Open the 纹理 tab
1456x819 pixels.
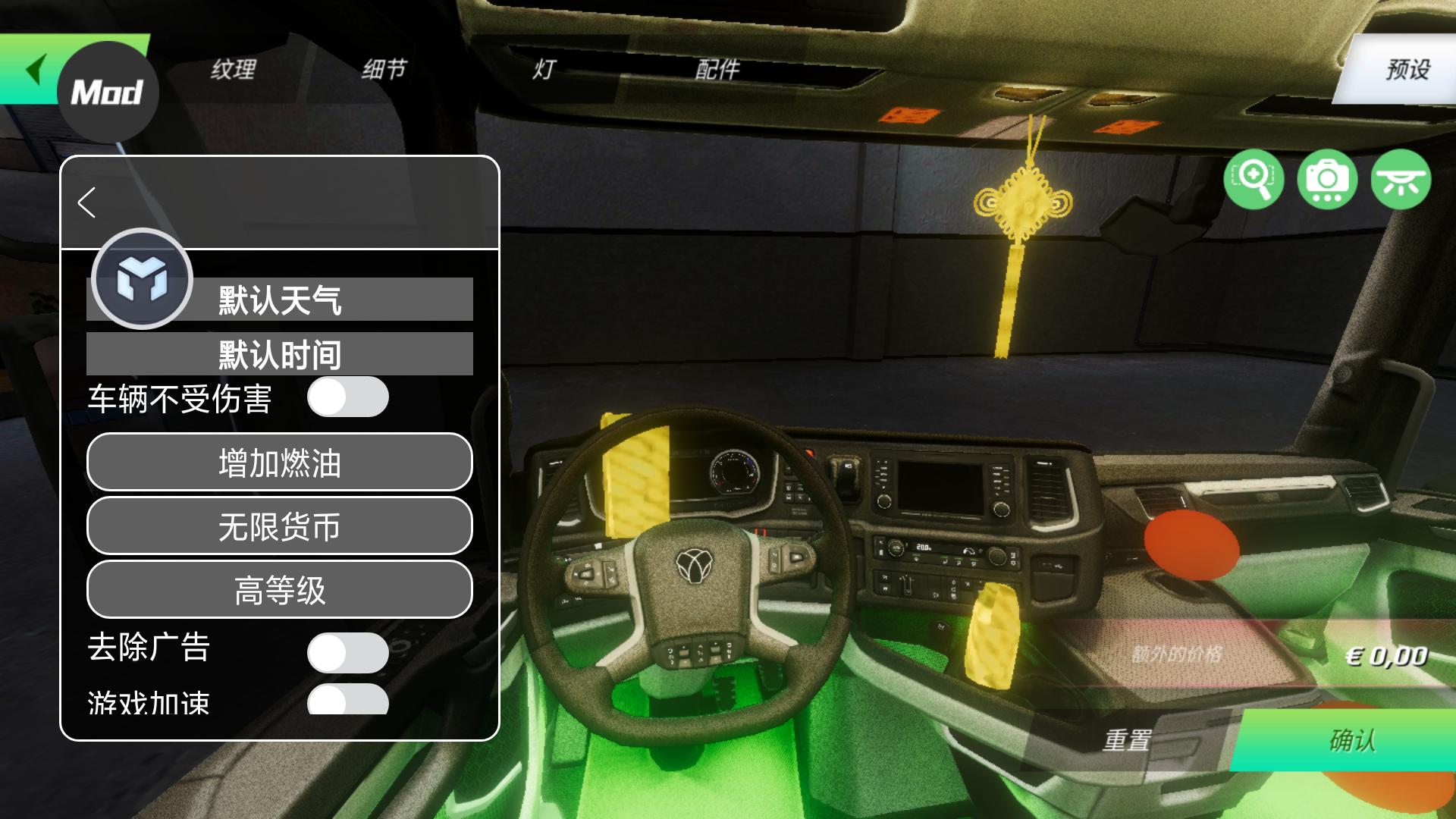(x=233, y=70)
